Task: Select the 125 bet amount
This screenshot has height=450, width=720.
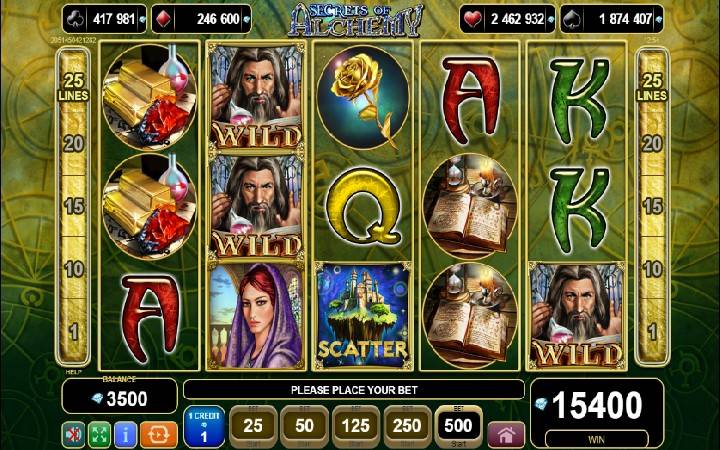Action: click(x=353, y=427)
